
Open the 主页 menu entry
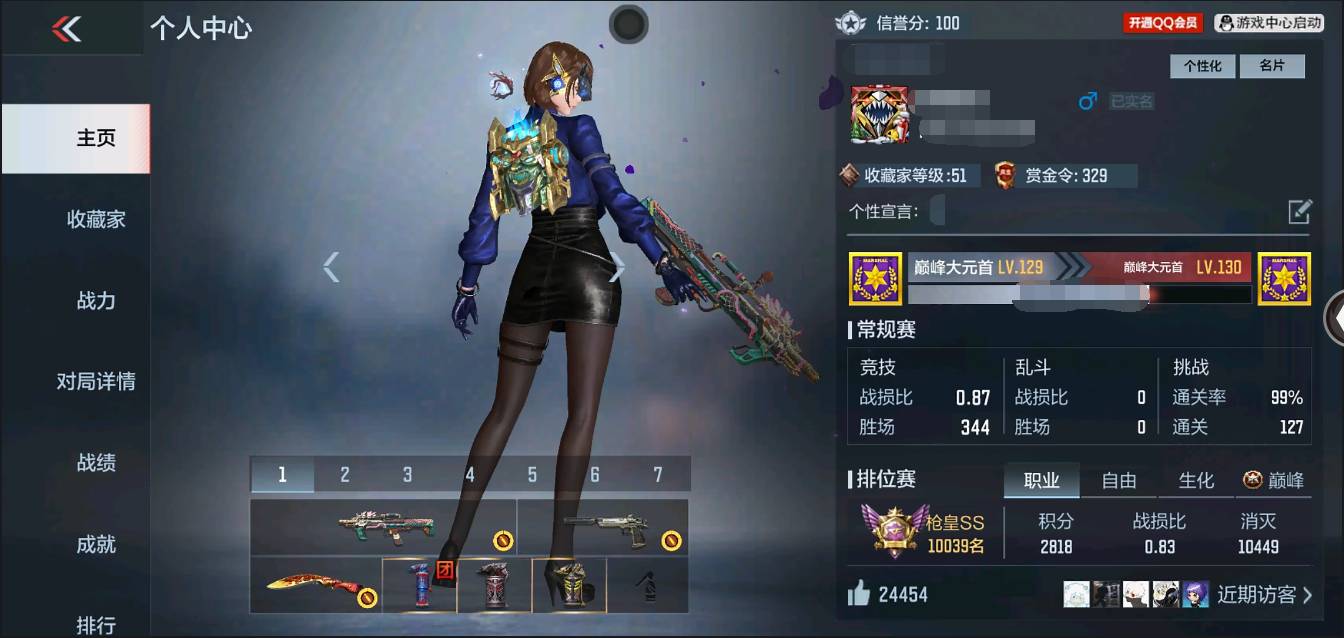96,138
